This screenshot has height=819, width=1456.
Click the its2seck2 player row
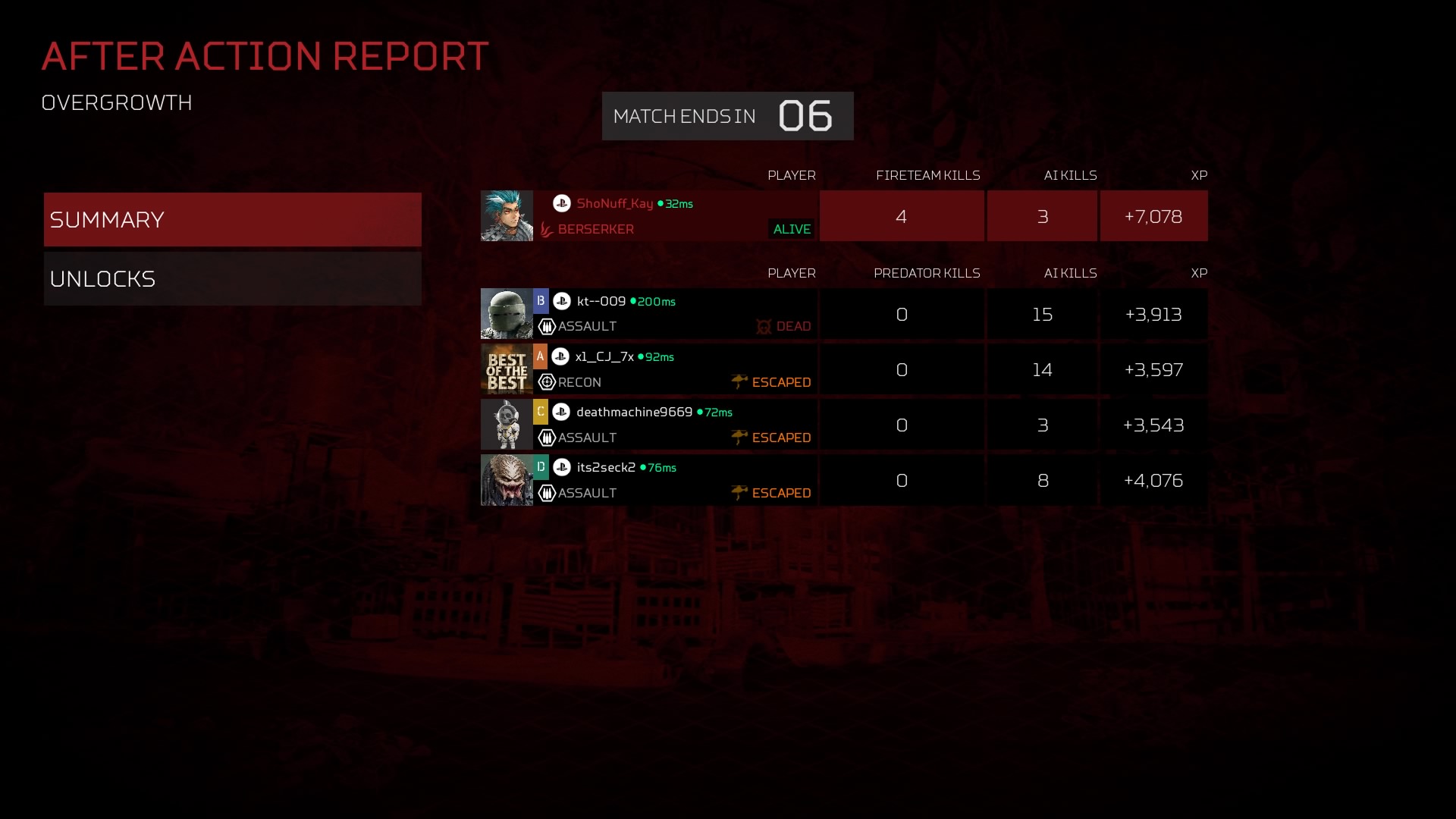coord(675,480)
